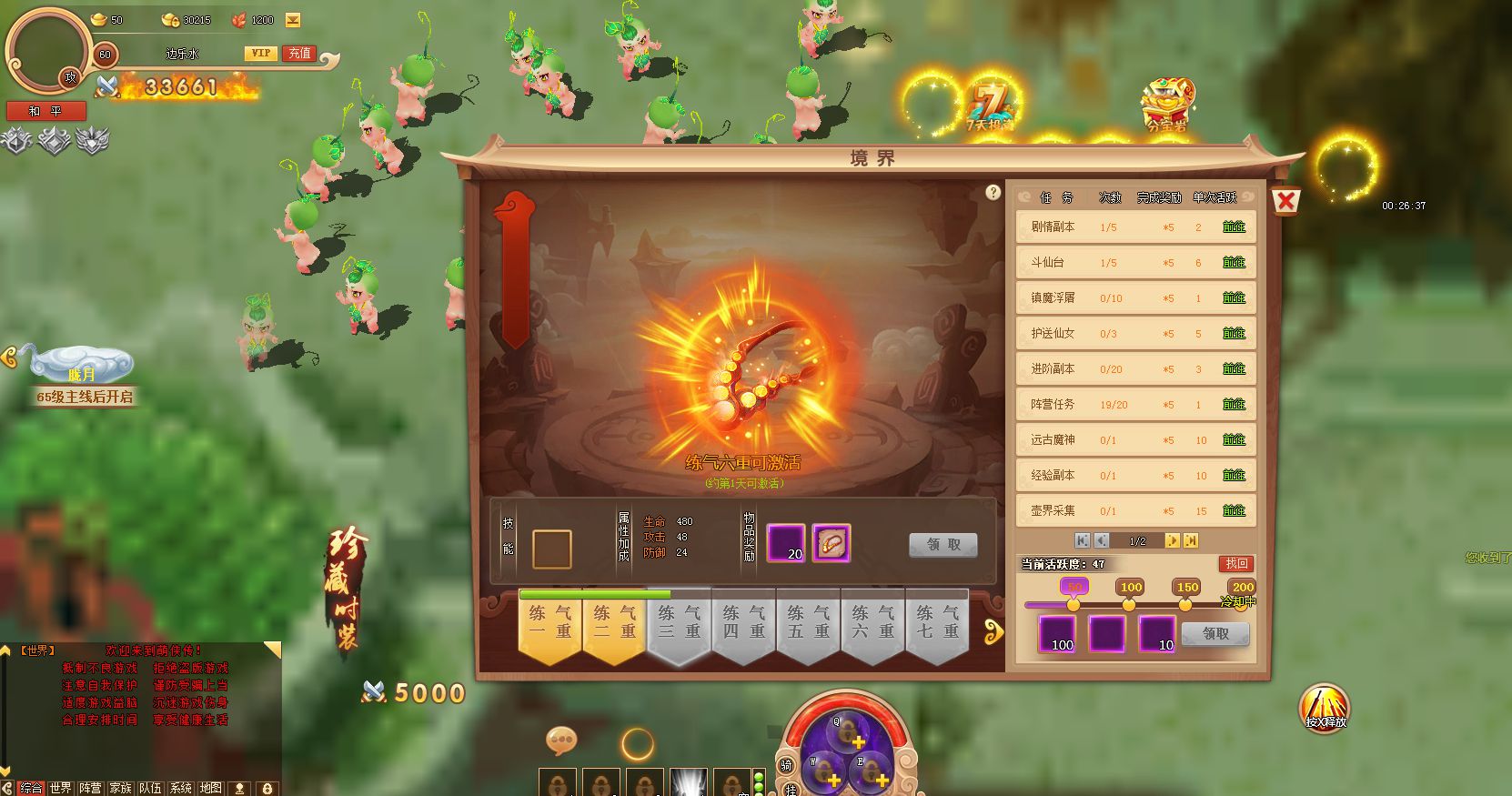Viewport: 1512px width, 796px height.
Task: Go to the next task list page
Action: point(1172,540)
